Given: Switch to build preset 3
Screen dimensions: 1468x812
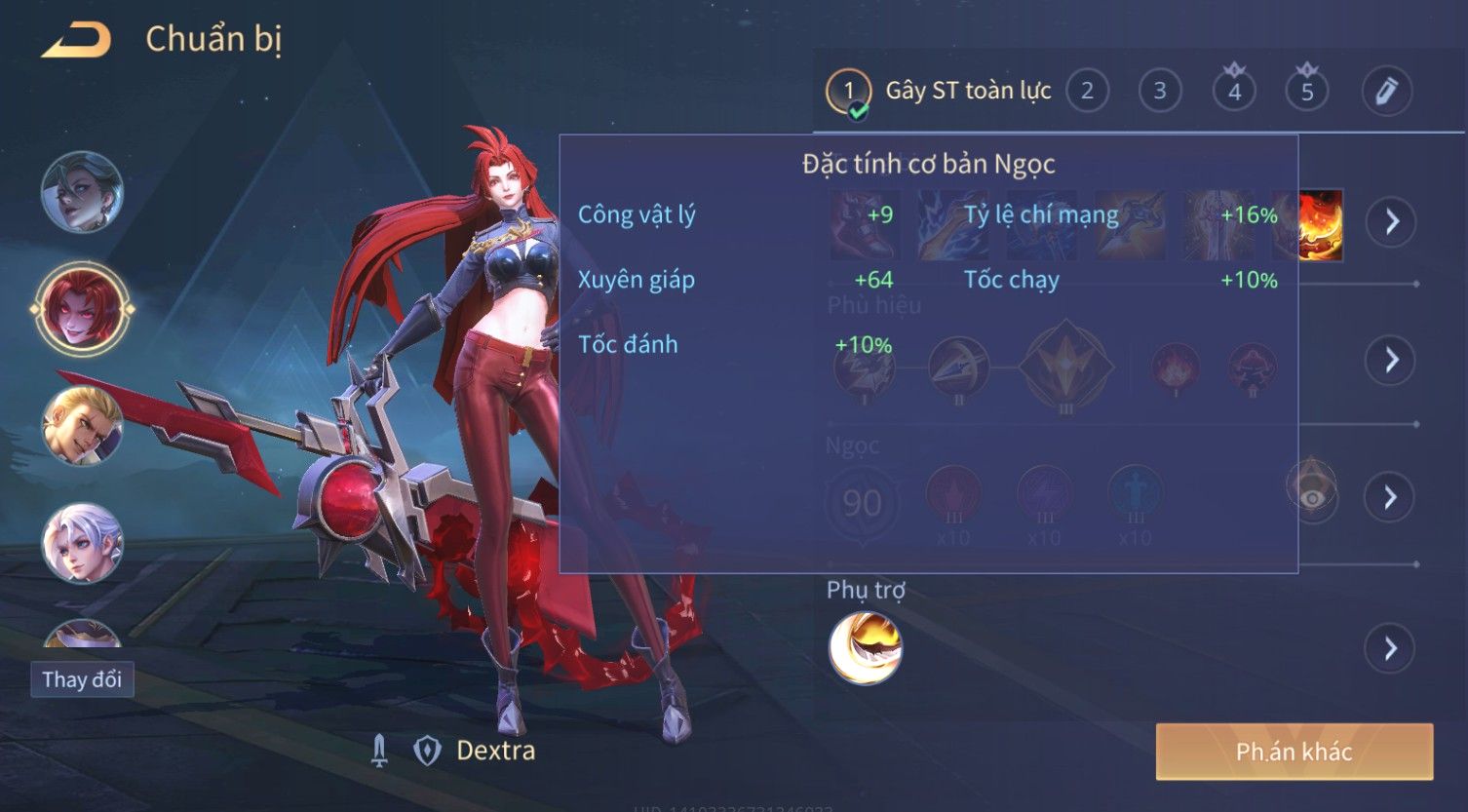Looking at the screenshot, I should [x=1160, y=92].
